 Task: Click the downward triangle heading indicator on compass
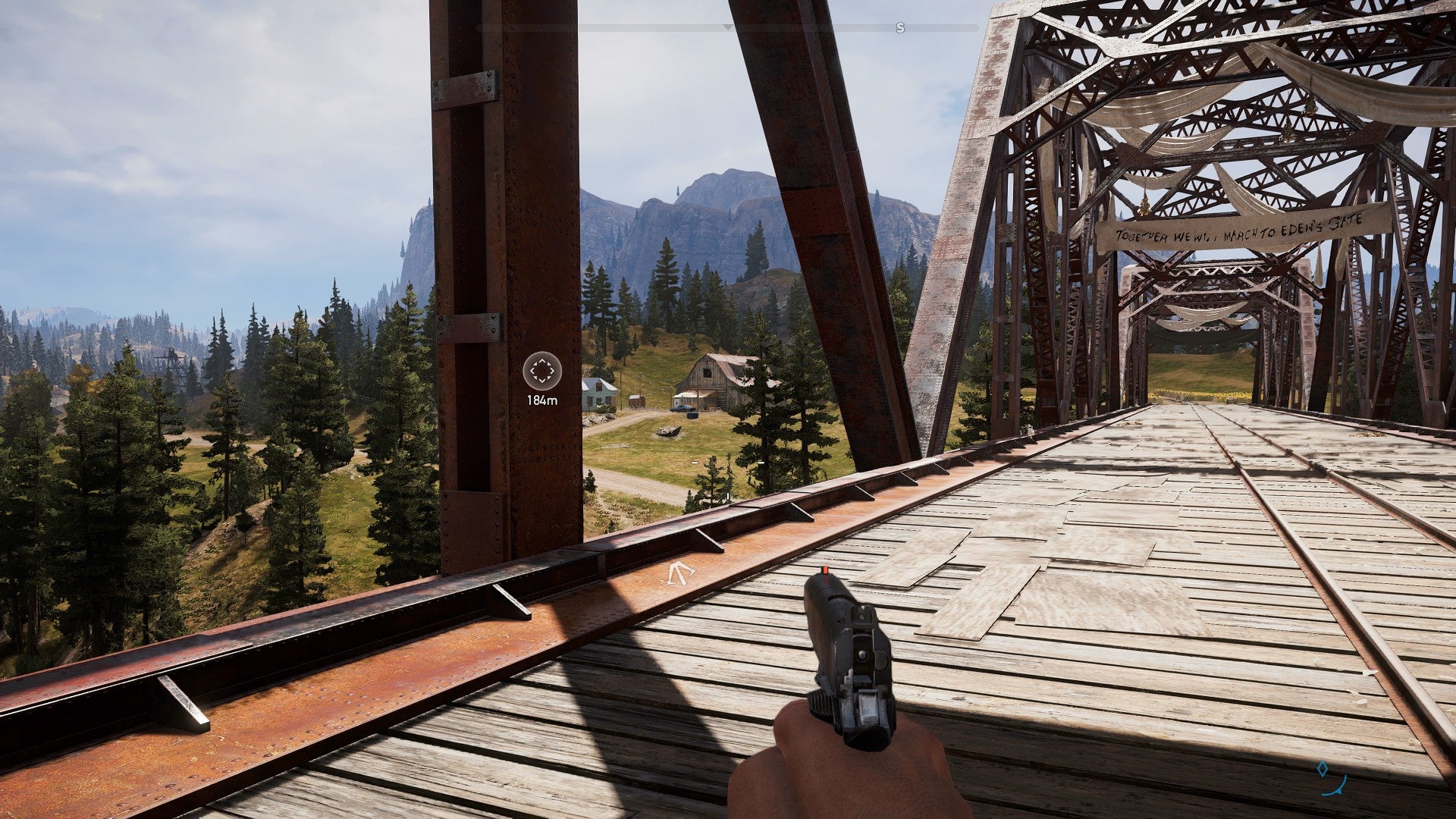730,26
